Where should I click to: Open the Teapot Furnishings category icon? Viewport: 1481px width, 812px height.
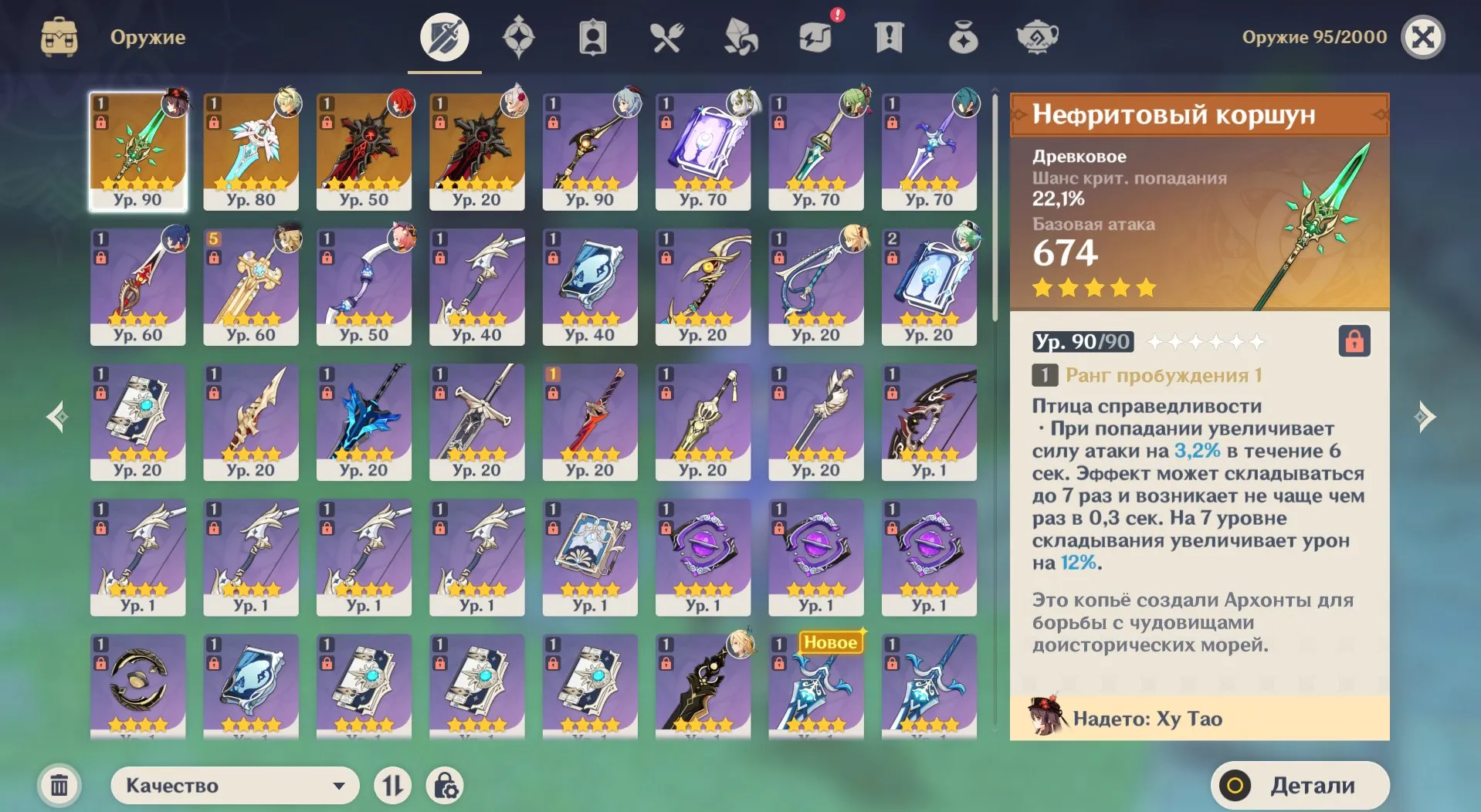pos(1036,36)
